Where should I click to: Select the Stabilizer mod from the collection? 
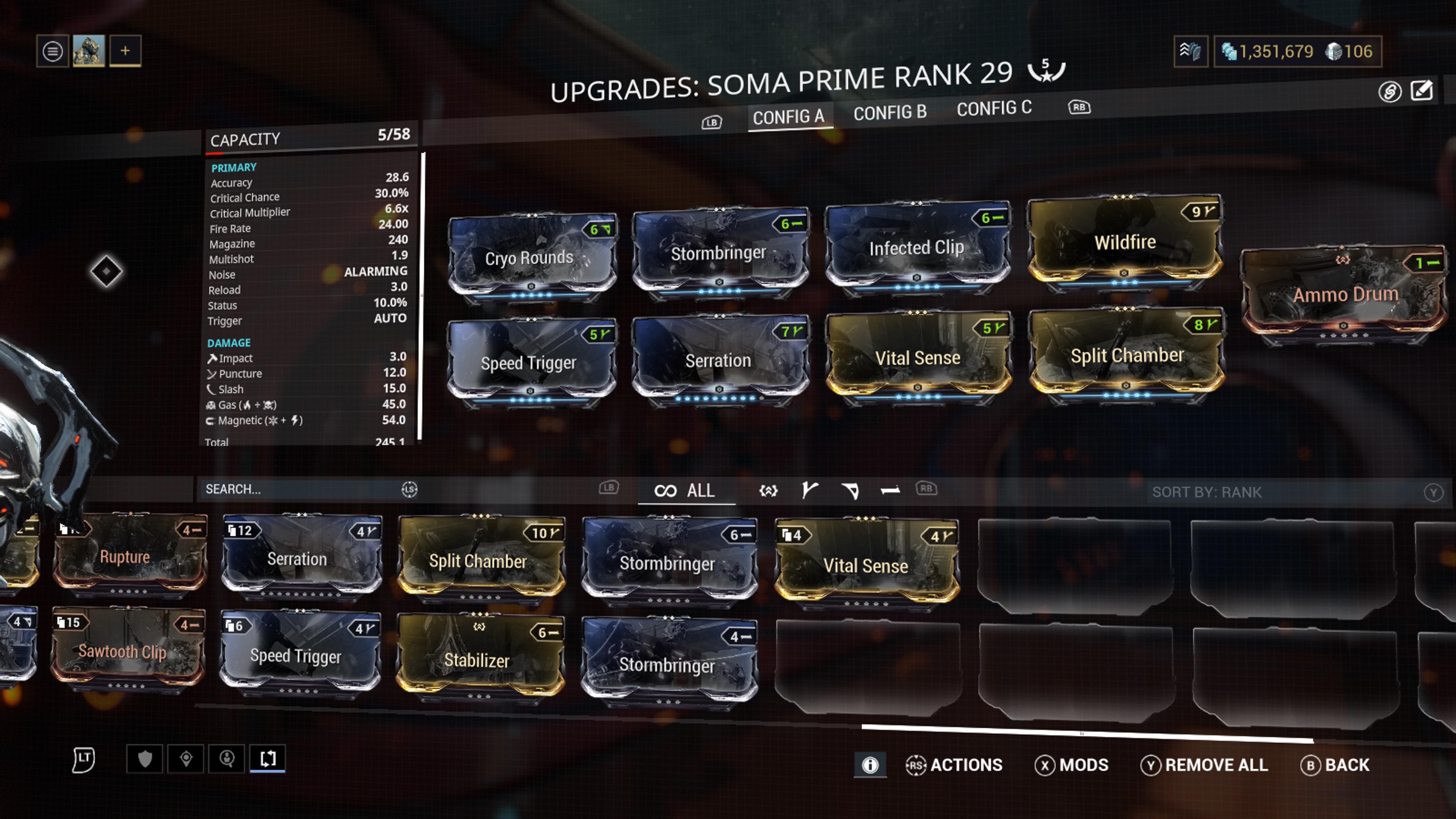click(478, 660)
